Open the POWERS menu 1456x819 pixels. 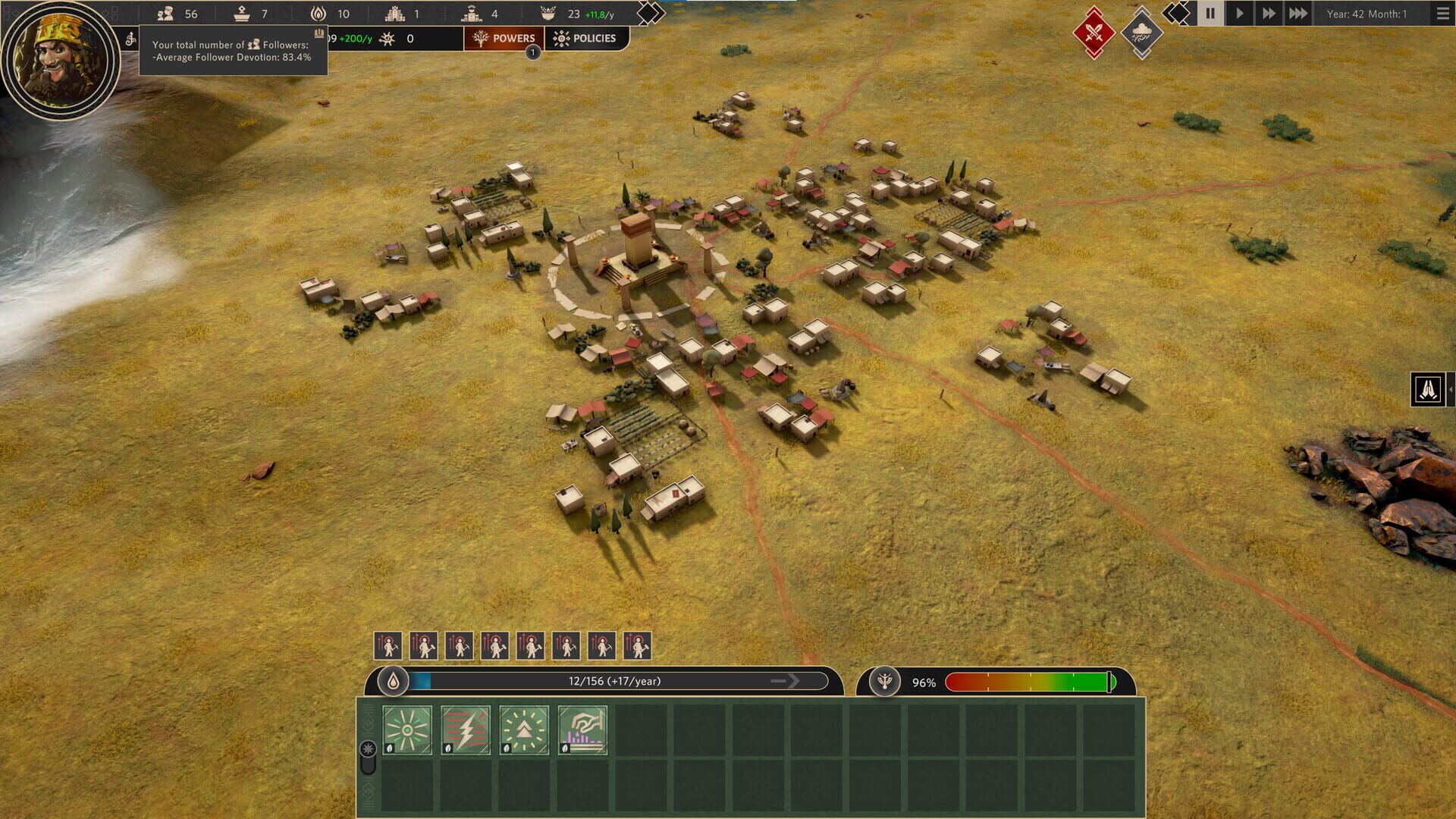click(x=504, y=38)
